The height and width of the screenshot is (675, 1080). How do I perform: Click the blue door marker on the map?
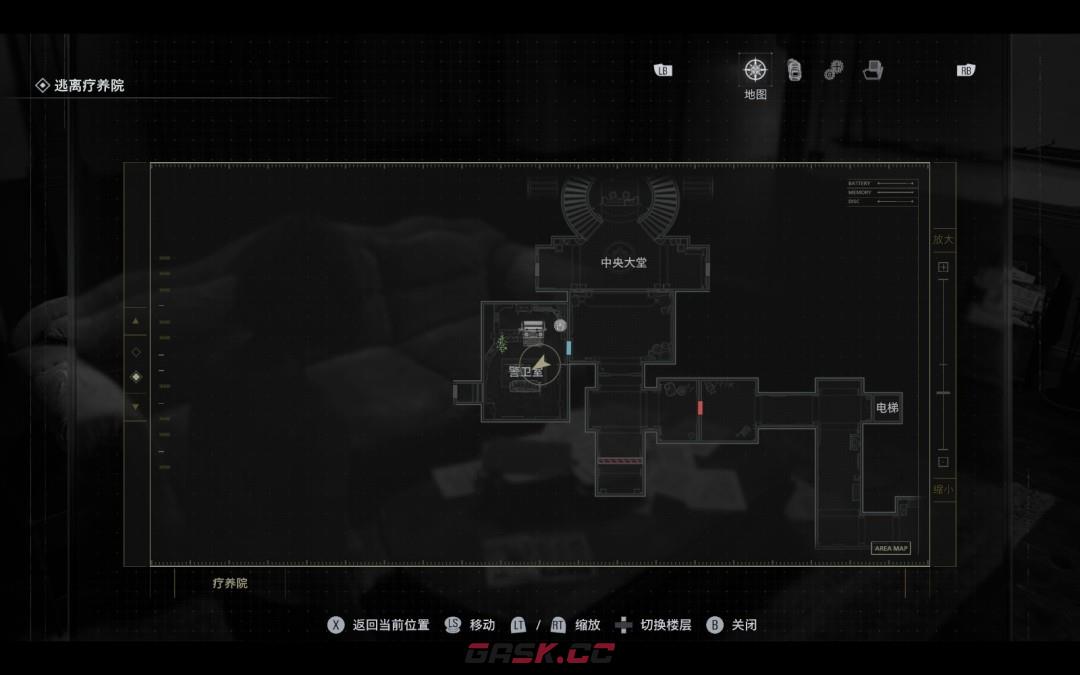pos(569,348)
